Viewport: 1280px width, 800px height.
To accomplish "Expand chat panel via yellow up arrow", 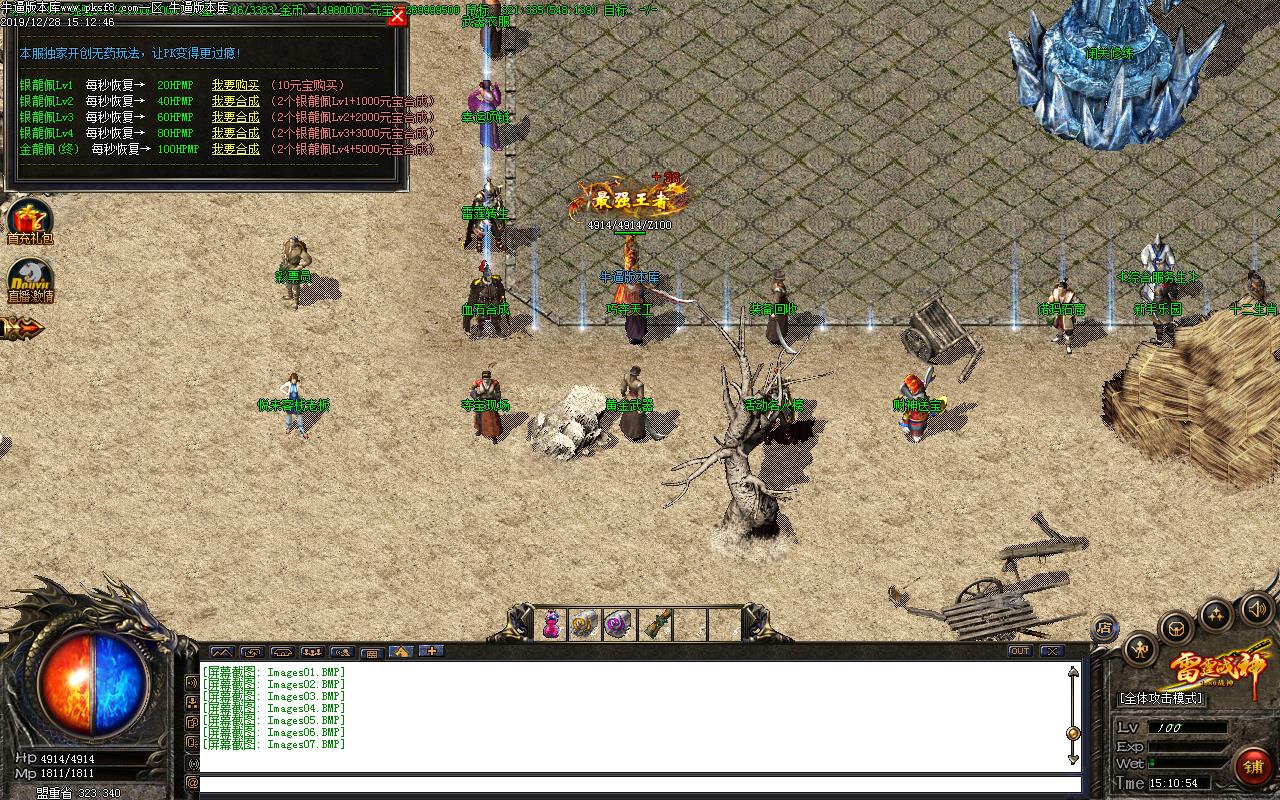I will pos(400,651).
